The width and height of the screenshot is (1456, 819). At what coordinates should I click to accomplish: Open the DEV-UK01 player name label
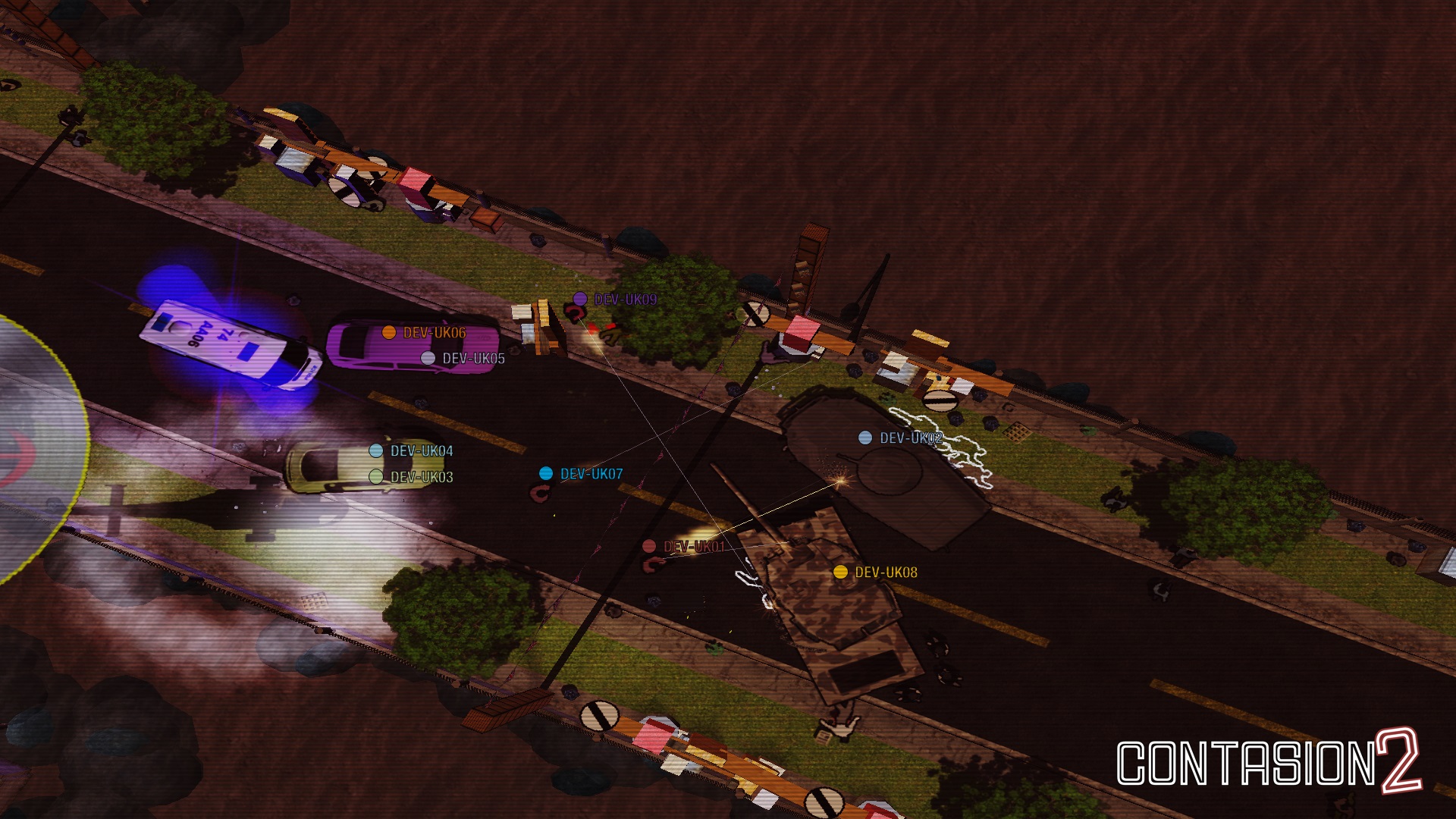(694, 545)
